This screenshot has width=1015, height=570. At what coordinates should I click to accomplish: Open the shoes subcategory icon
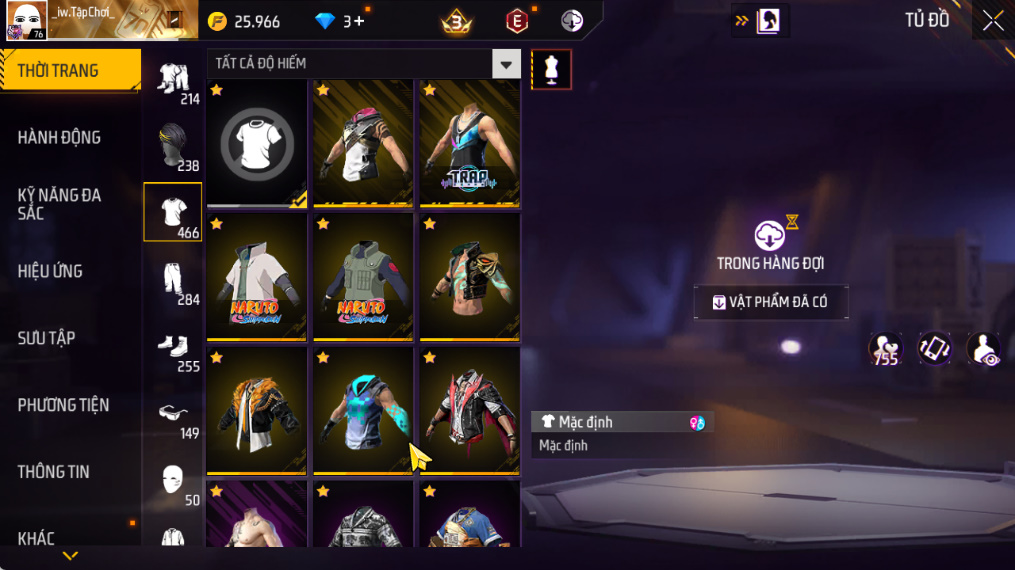[173, 346]
